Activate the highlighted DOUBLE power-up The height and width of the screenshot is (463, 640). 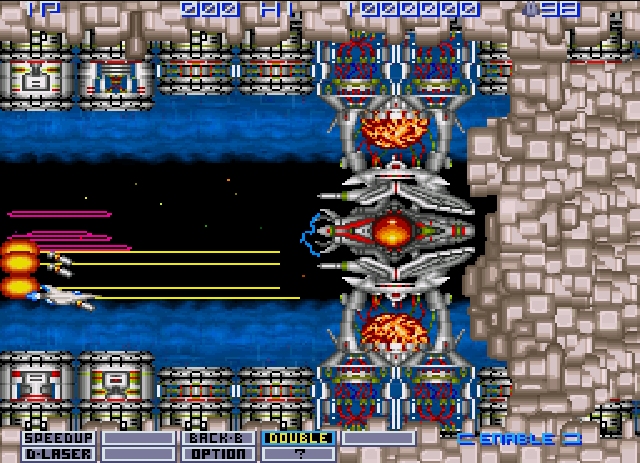coord(298,438)
